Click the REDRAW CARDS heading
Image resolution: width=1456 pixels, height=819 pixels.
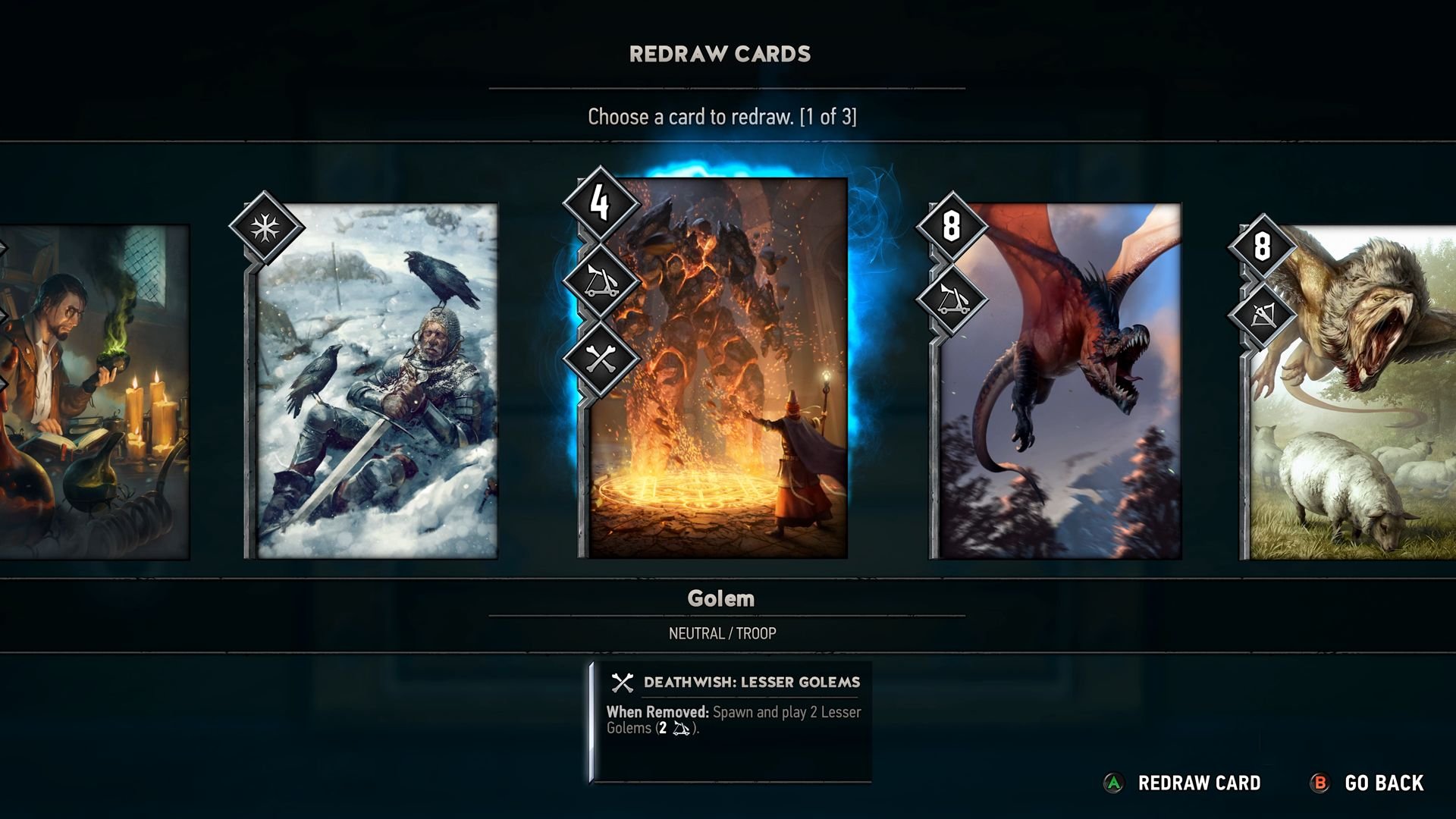719,53
